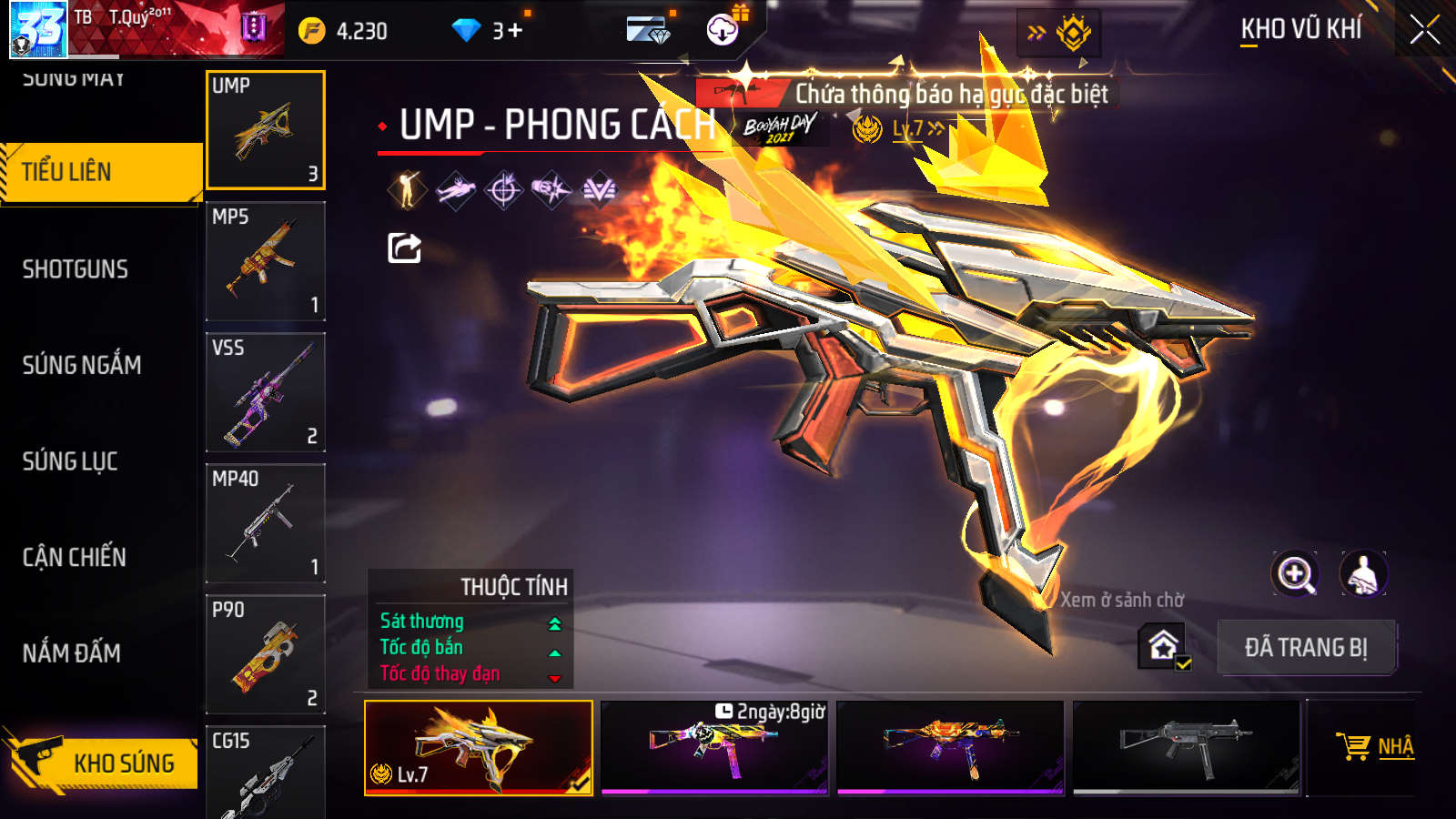
Task: Open the Nắm Đấm category
Action: (x=72, y=652)
